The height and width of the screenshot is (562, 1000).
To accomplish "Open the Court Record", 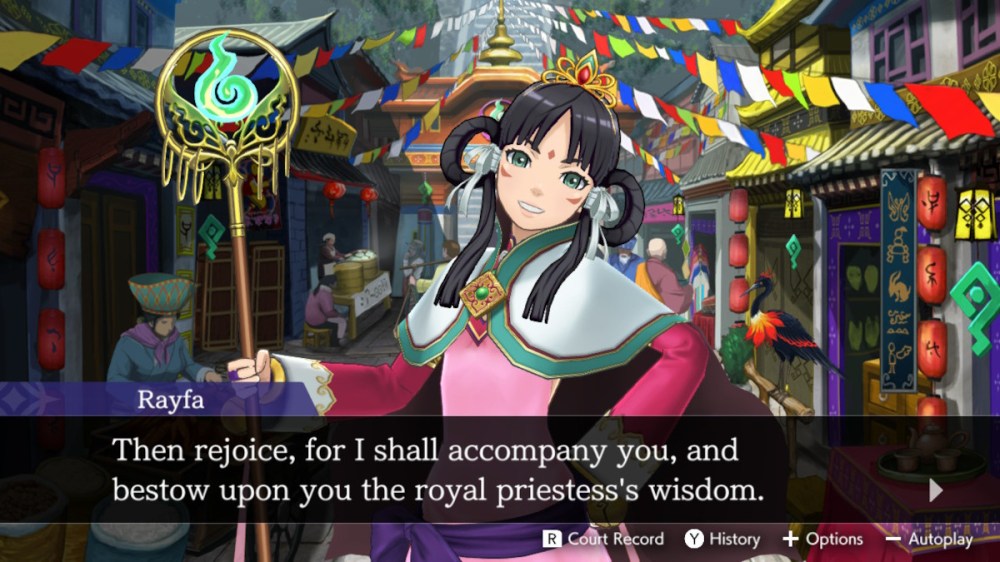I will point(603,539).
